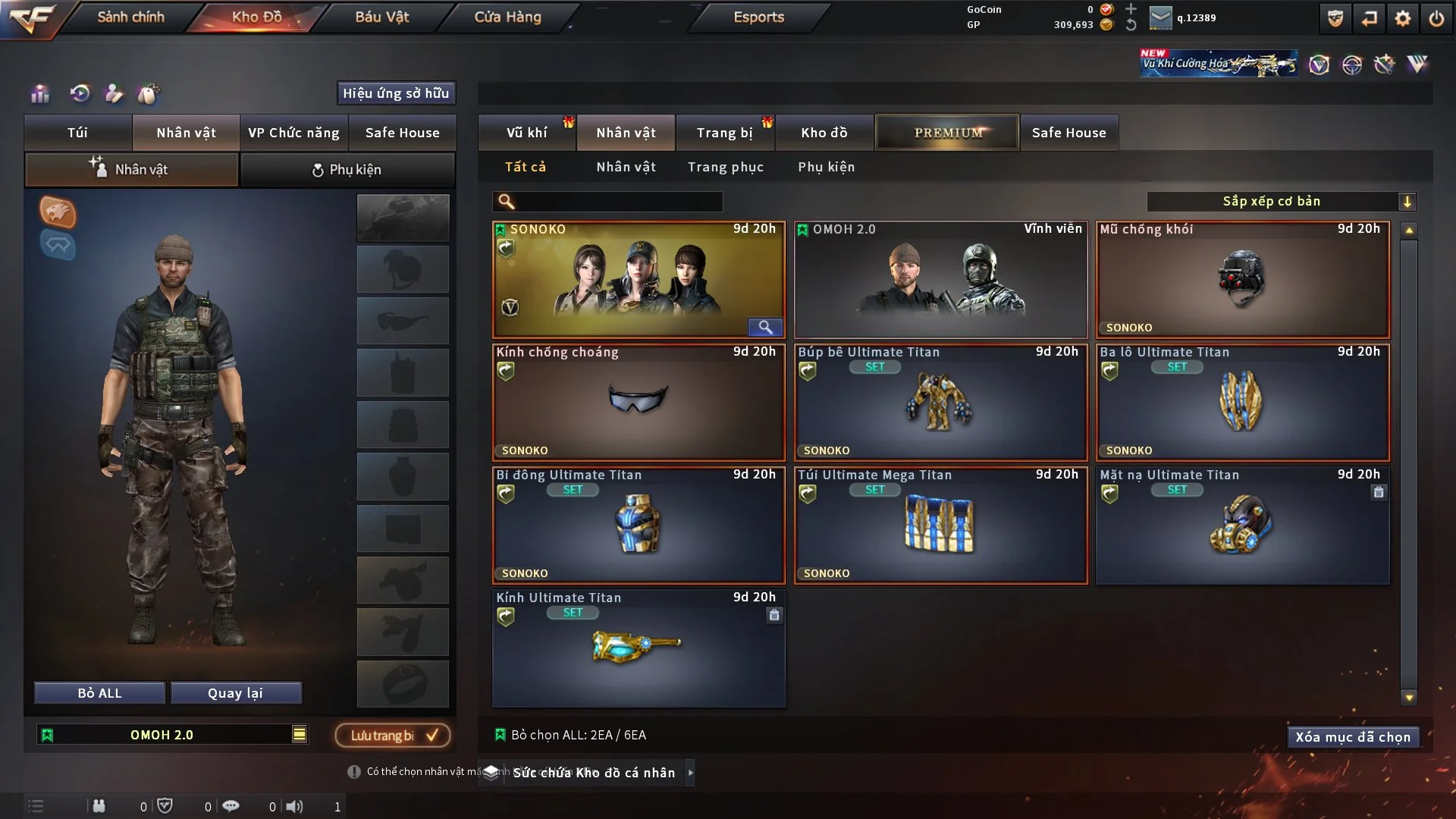Delete selection with Xóa mục đã chọn
The image size is (1456, 819).
click(x=1352, y=737)
